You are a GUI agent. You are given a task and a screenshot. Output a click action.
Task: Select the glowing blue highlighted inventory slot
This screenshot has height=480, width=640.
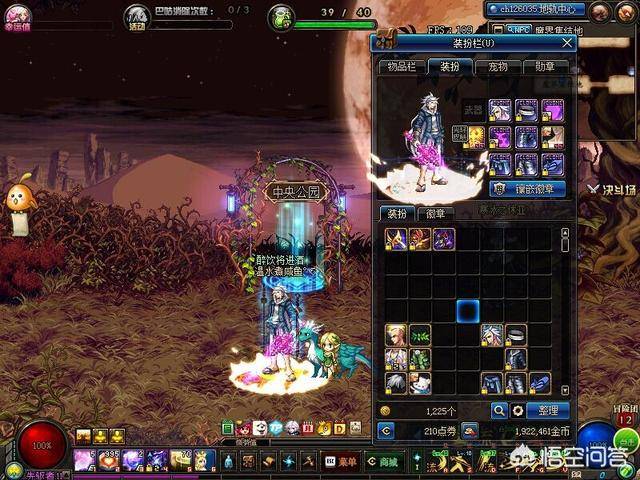(x=468, y=310)
